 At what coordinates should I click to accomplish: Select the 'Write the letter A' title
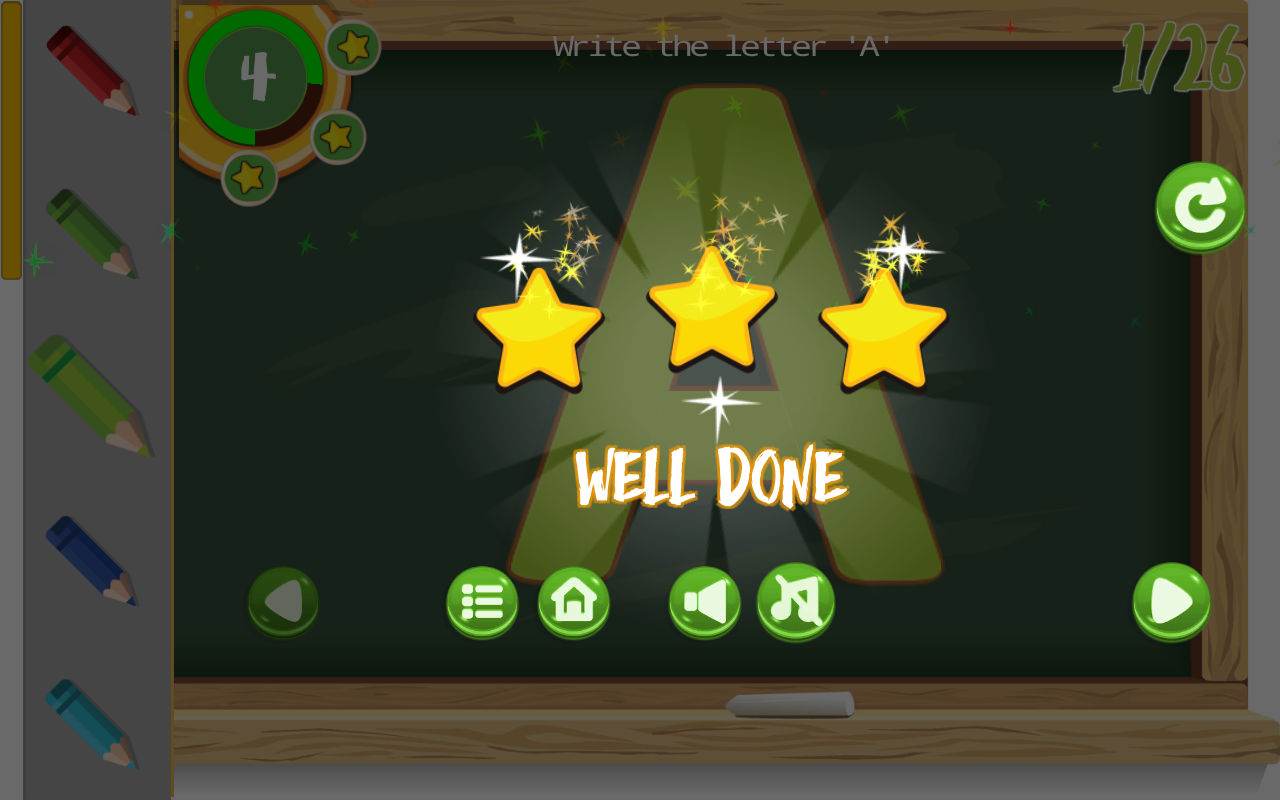(x=721, y=45)
